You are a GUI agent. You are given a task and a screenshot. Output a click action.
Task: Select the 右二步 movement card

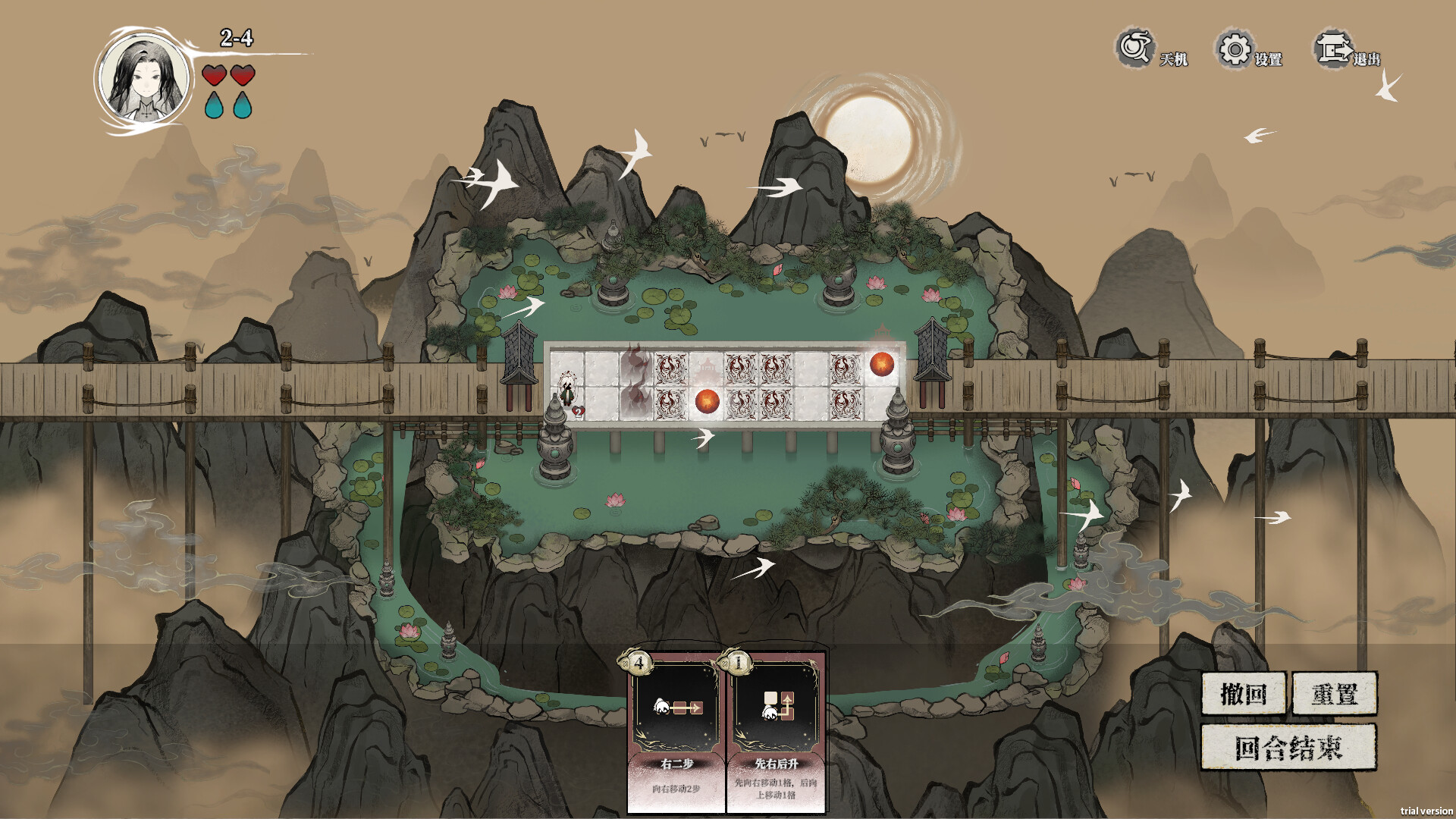click(x=676, y=731)
